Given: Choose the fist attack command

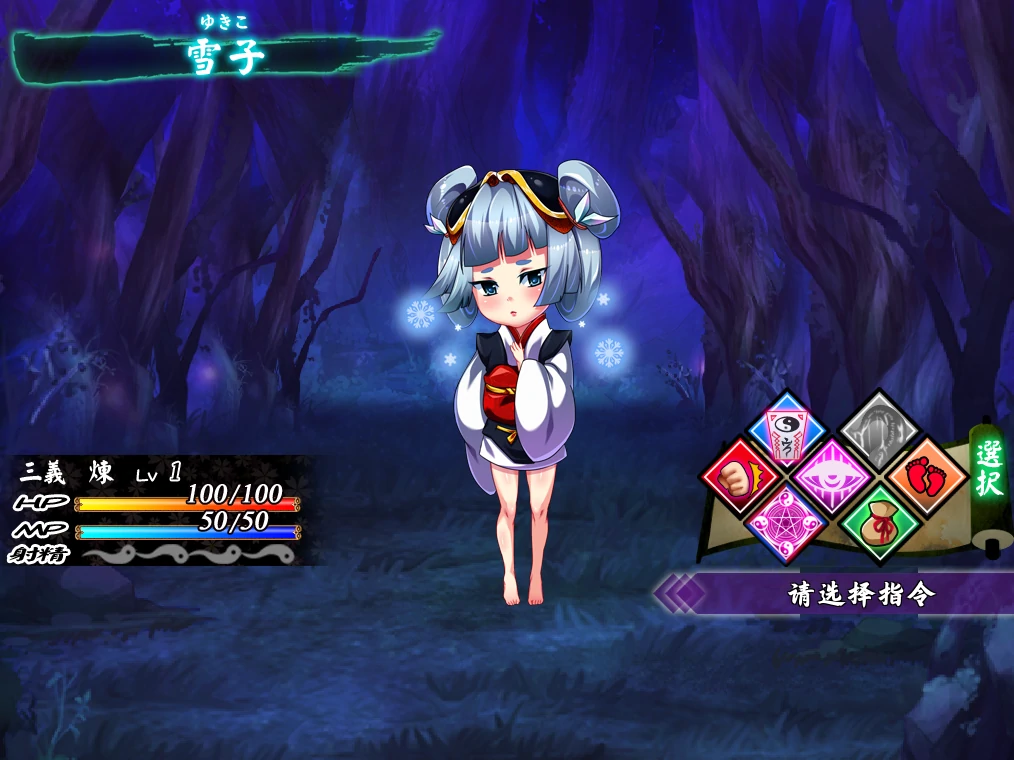Looking at the screenshot, I should point(741,475).
